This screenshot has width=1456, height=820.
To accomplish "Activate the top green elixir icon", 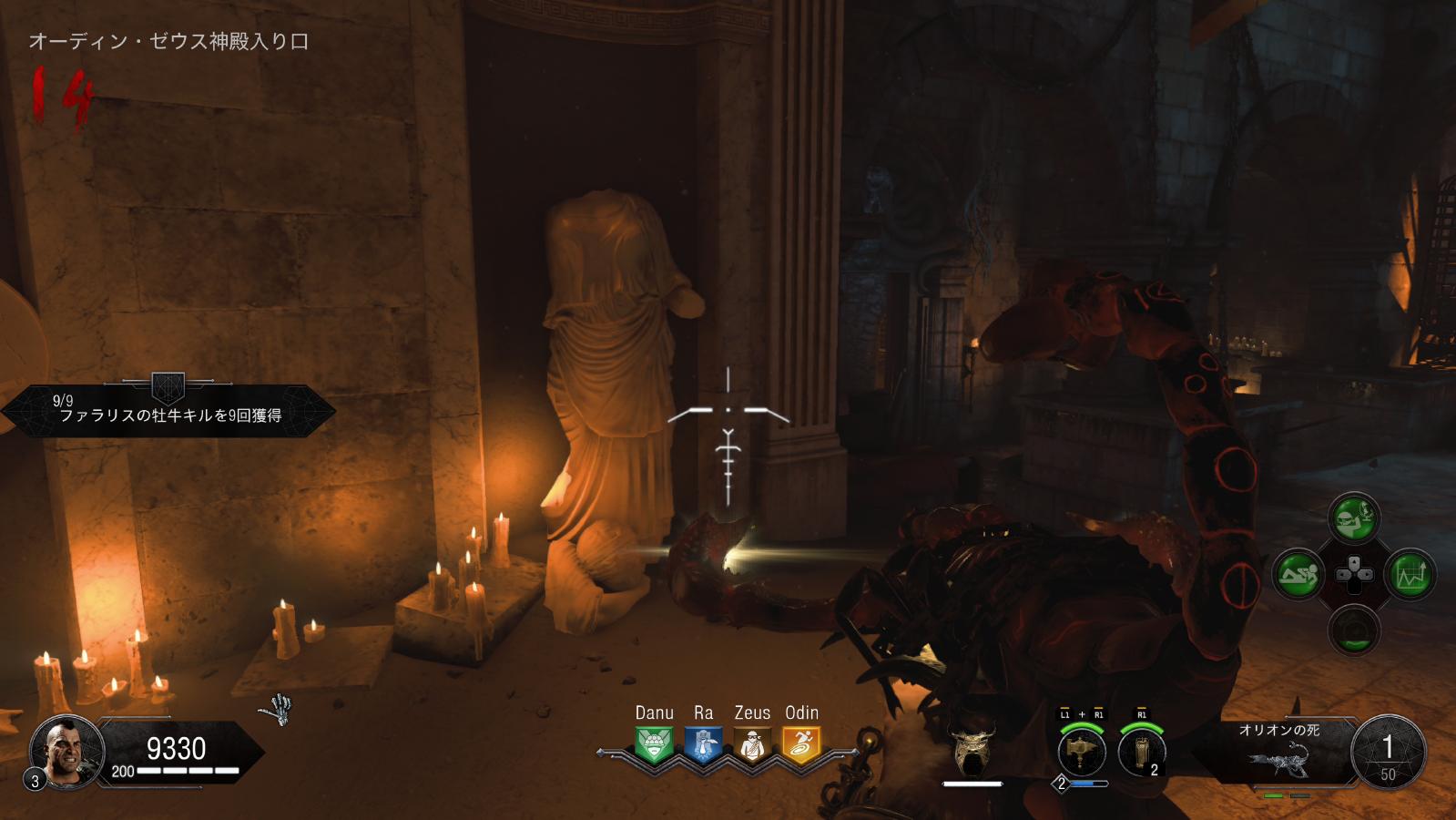I will click(1354, 518).
